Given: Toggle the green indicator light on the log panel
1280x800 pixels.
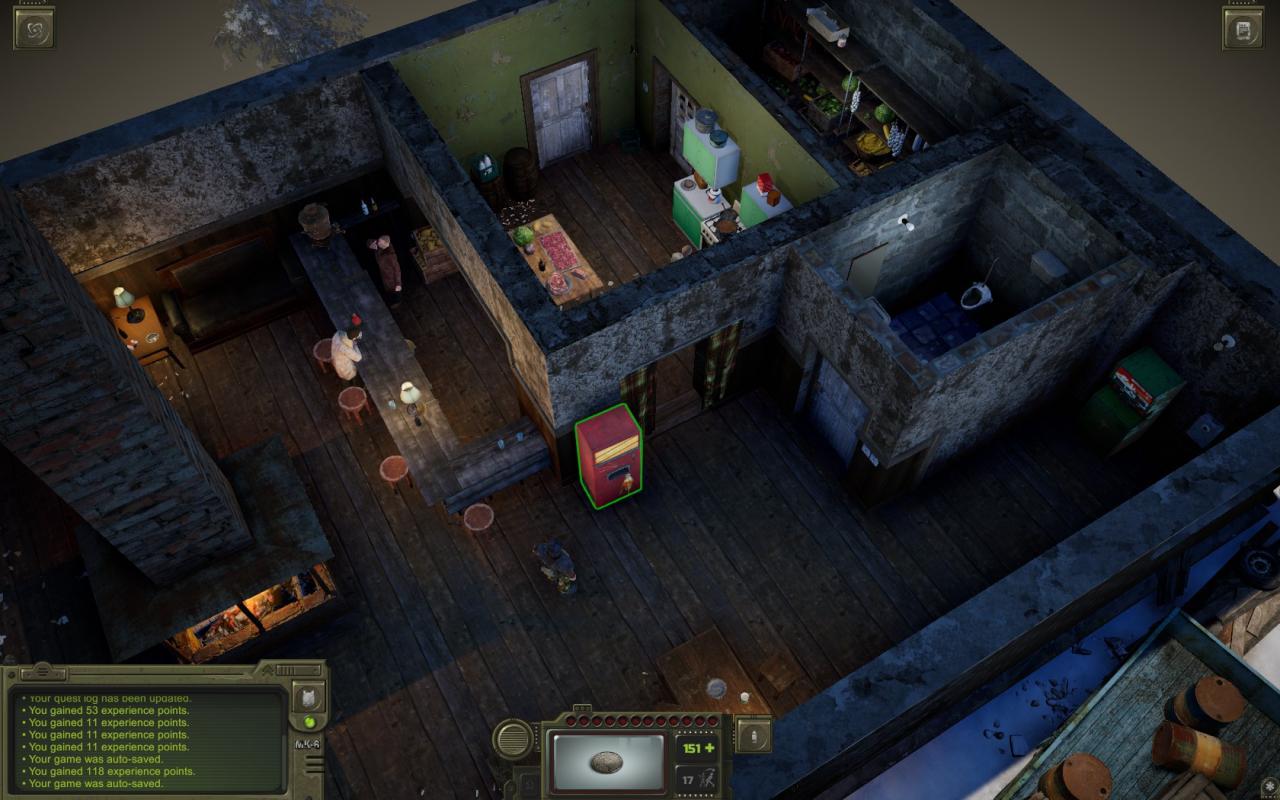Looking at the screenshot, I should click(309, 722).
